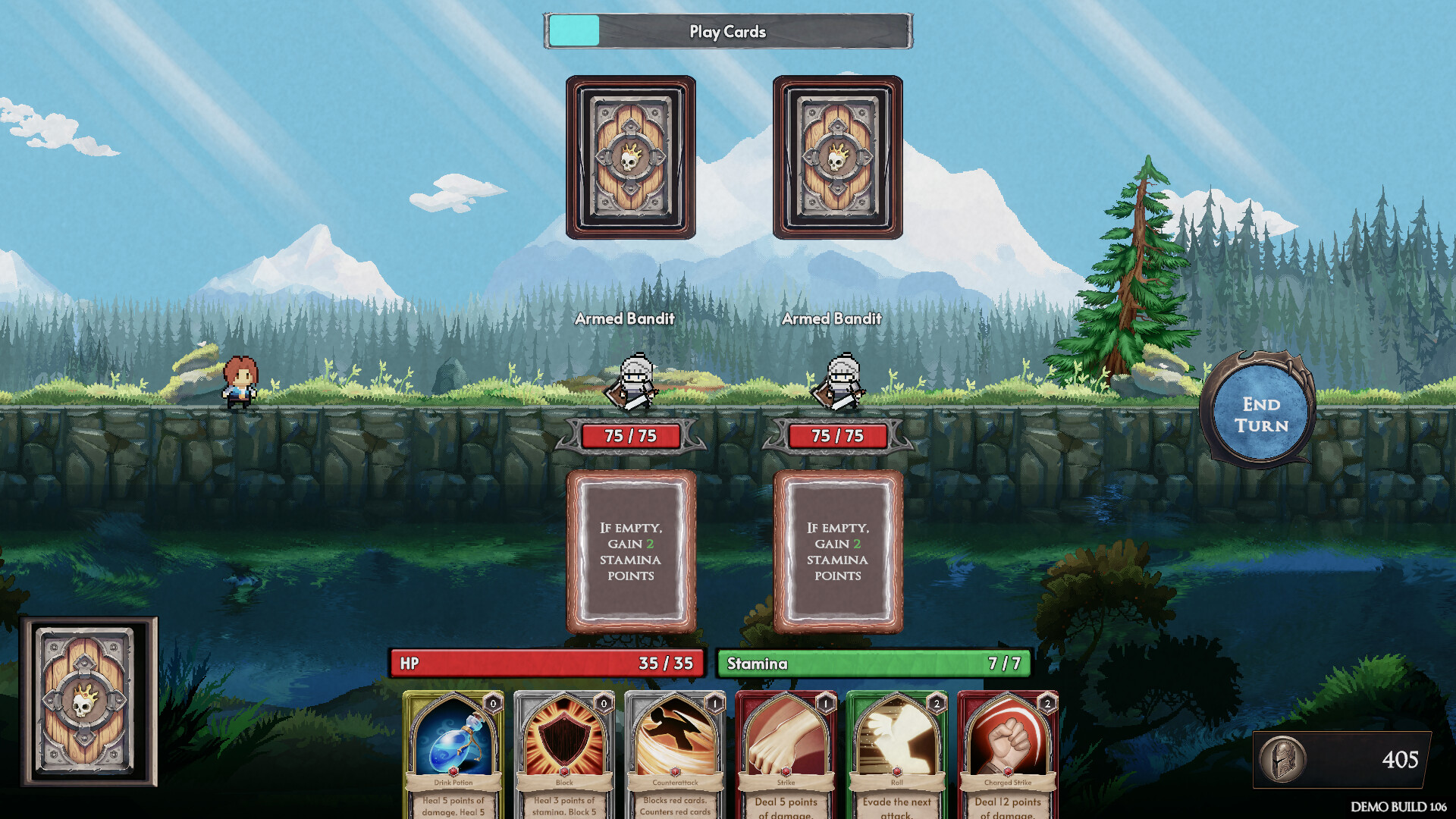
Task: Select the Strike card
Action: (786, 751)
